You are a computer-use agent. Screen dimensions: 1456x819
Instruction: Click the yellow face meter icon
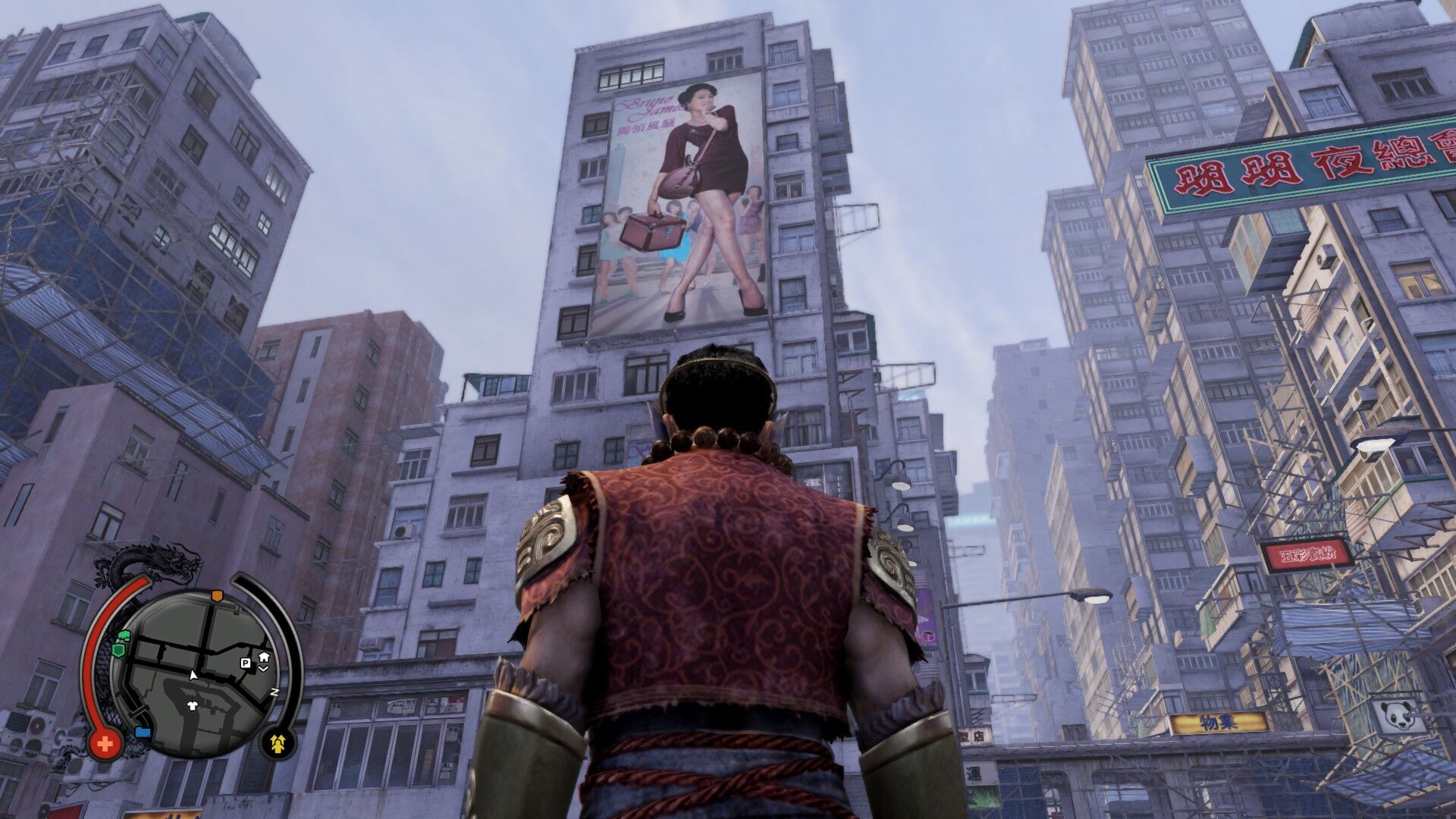click(278, 743)
